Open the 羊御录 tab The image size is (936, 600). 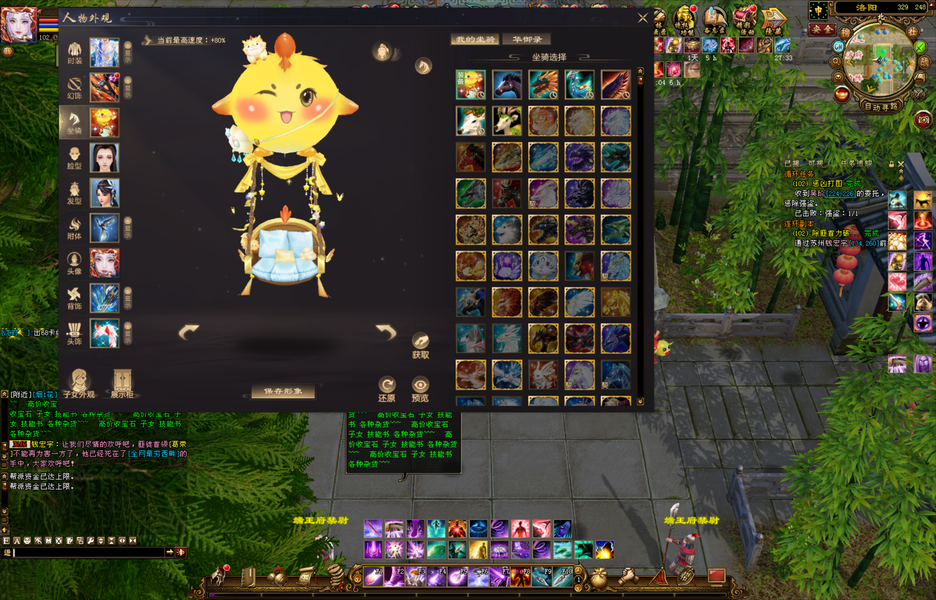tap(526, 39)
